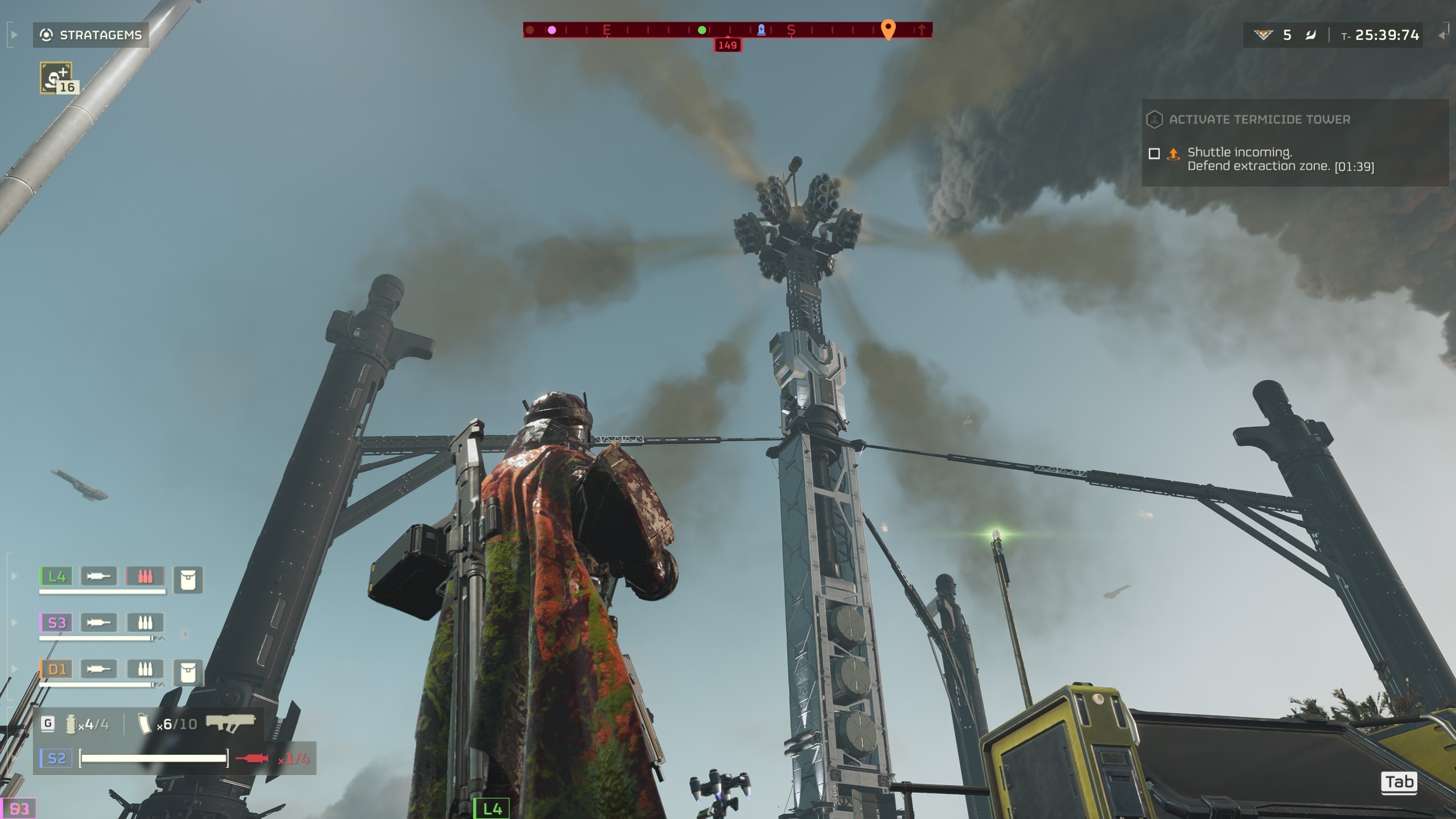Viewport: 1456px width, 819px height.
Task: Select squad member L4's green tag
Action: coord(56,576)
